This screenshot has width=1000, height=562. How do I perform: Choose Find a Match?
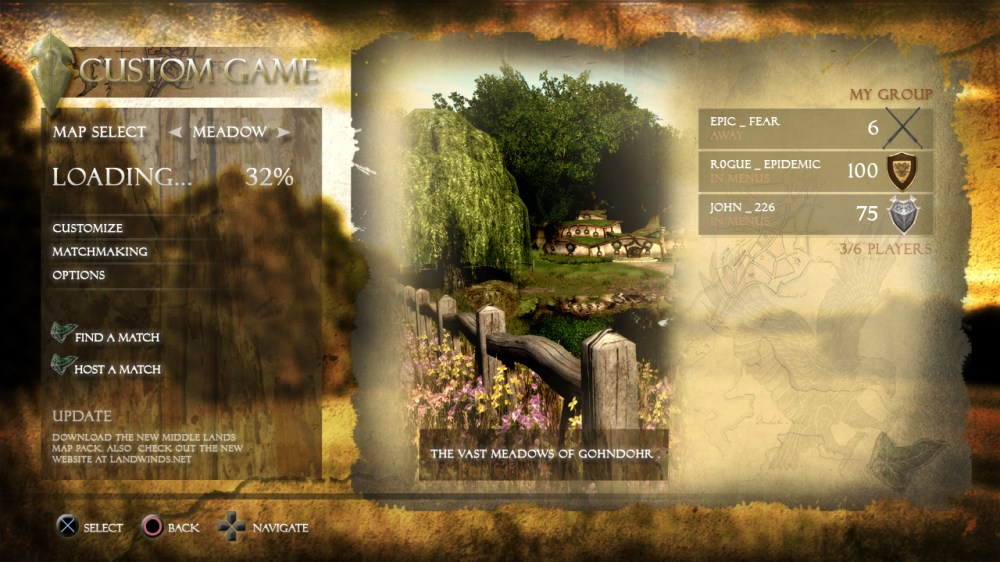point(116,338)
